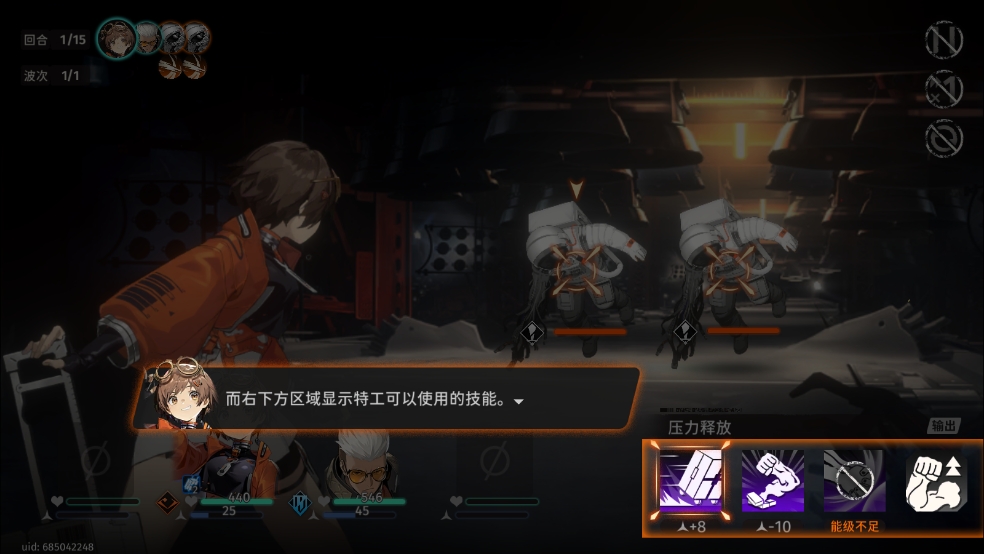984x554 pixels.
Task: Select the white-haired man turn-order portrait
Action: 148,38
